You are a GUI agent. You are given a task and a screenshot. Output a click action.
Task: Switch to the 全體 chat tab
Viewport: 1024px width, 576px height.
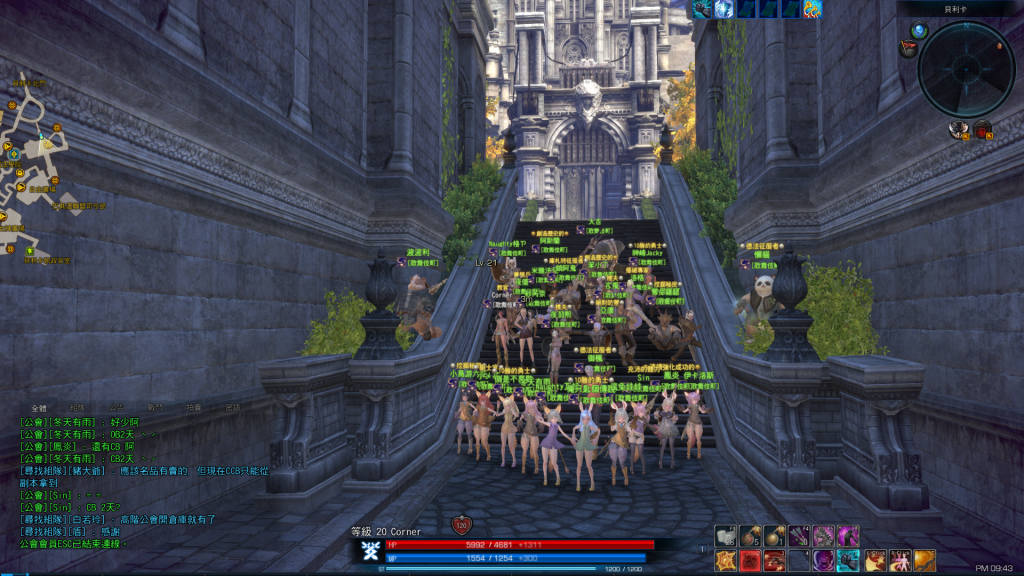tap(39, 408)
